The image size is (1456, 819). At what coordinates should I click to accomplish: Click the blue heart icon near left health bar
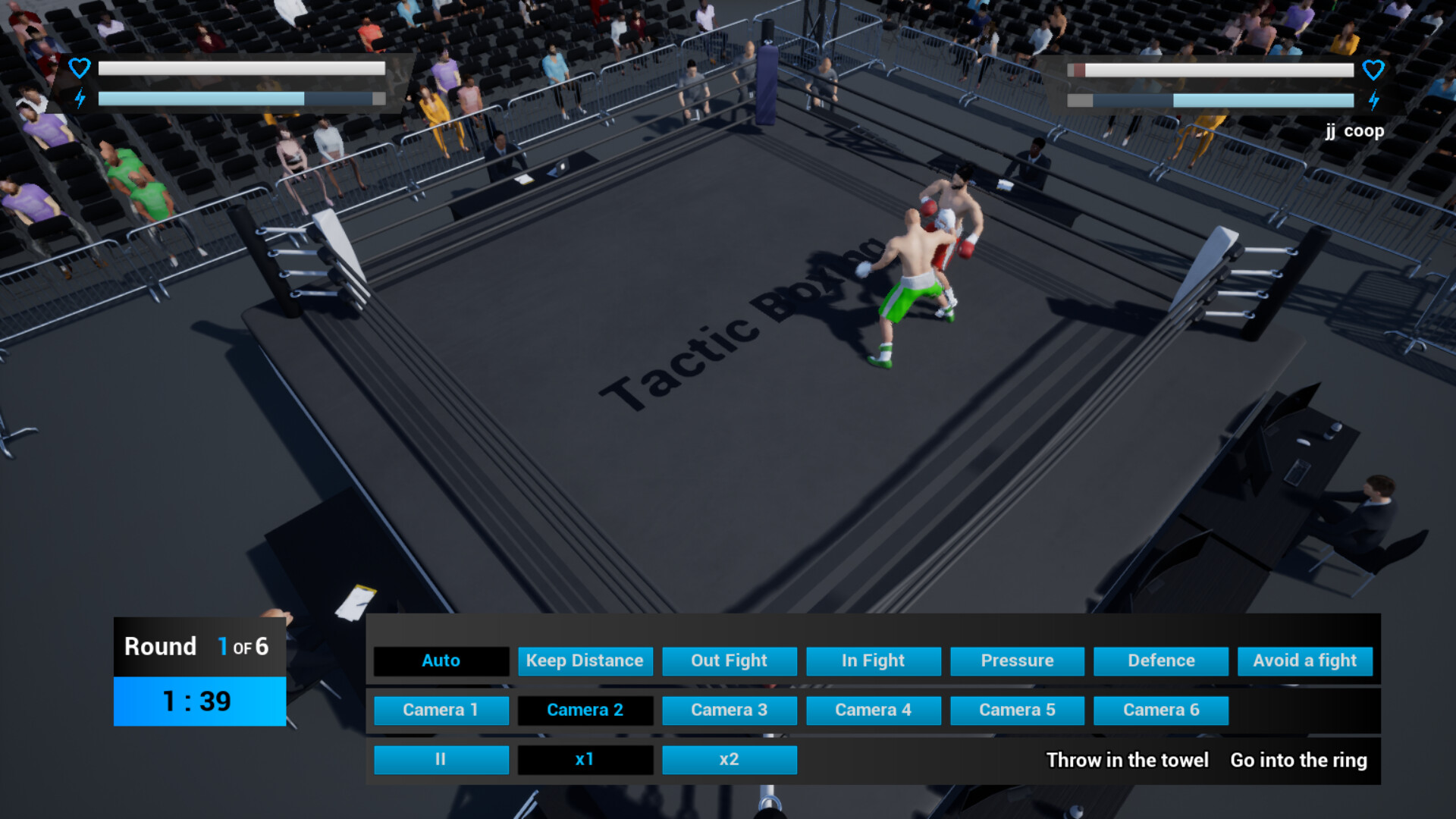tap(79, 68)
